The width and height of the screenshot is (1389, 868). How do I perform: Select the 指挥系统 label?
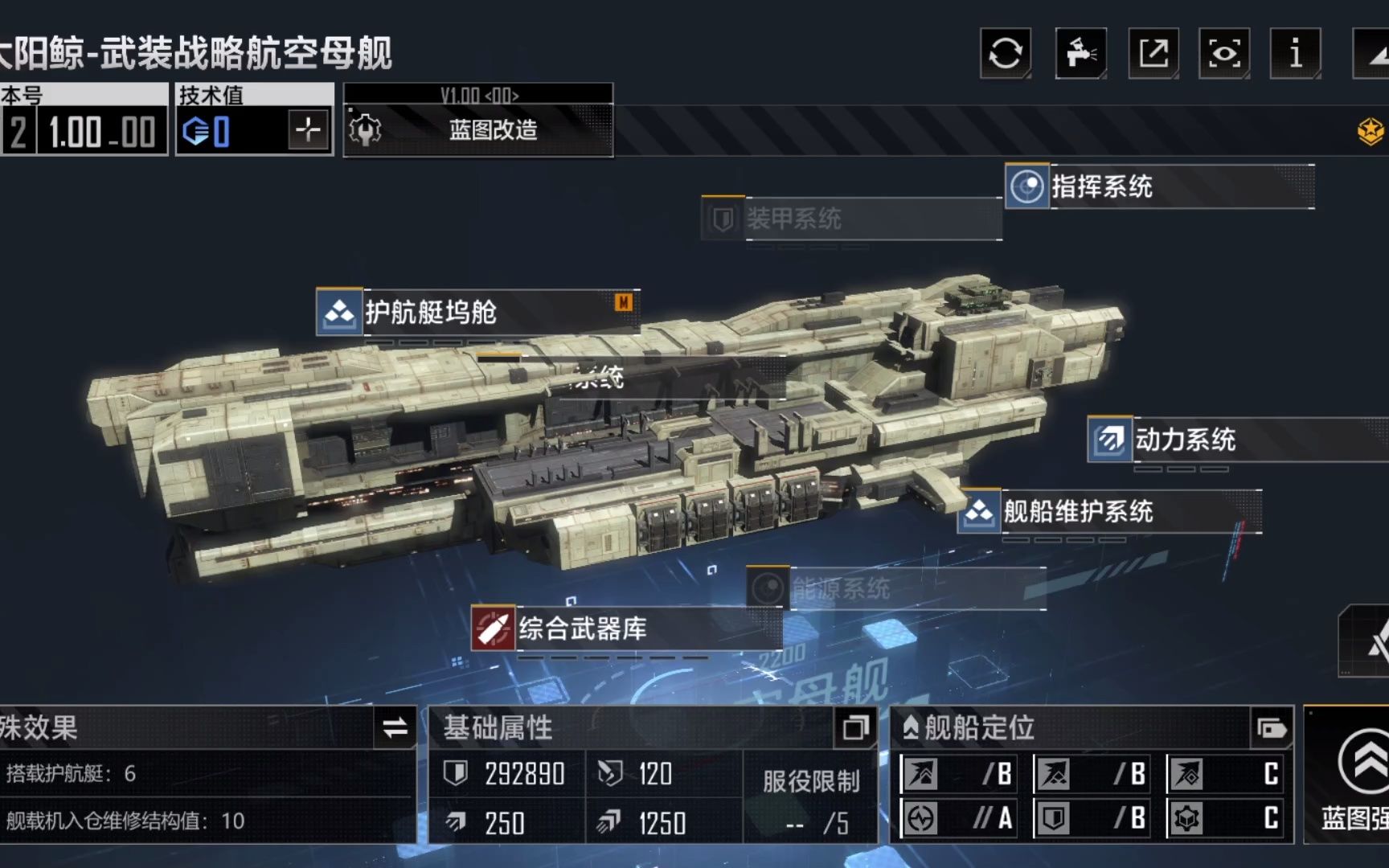click(1101, 187)
